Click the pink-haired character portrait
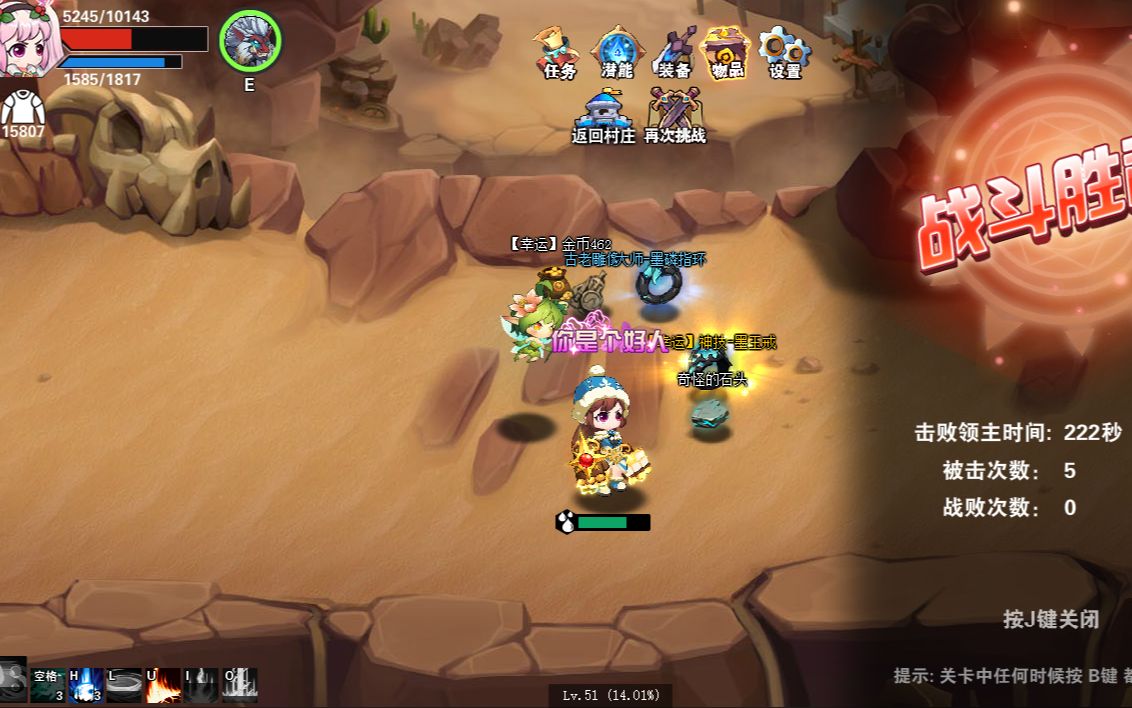Viewport: 1132px width, 708px height. tap(28, 40)
